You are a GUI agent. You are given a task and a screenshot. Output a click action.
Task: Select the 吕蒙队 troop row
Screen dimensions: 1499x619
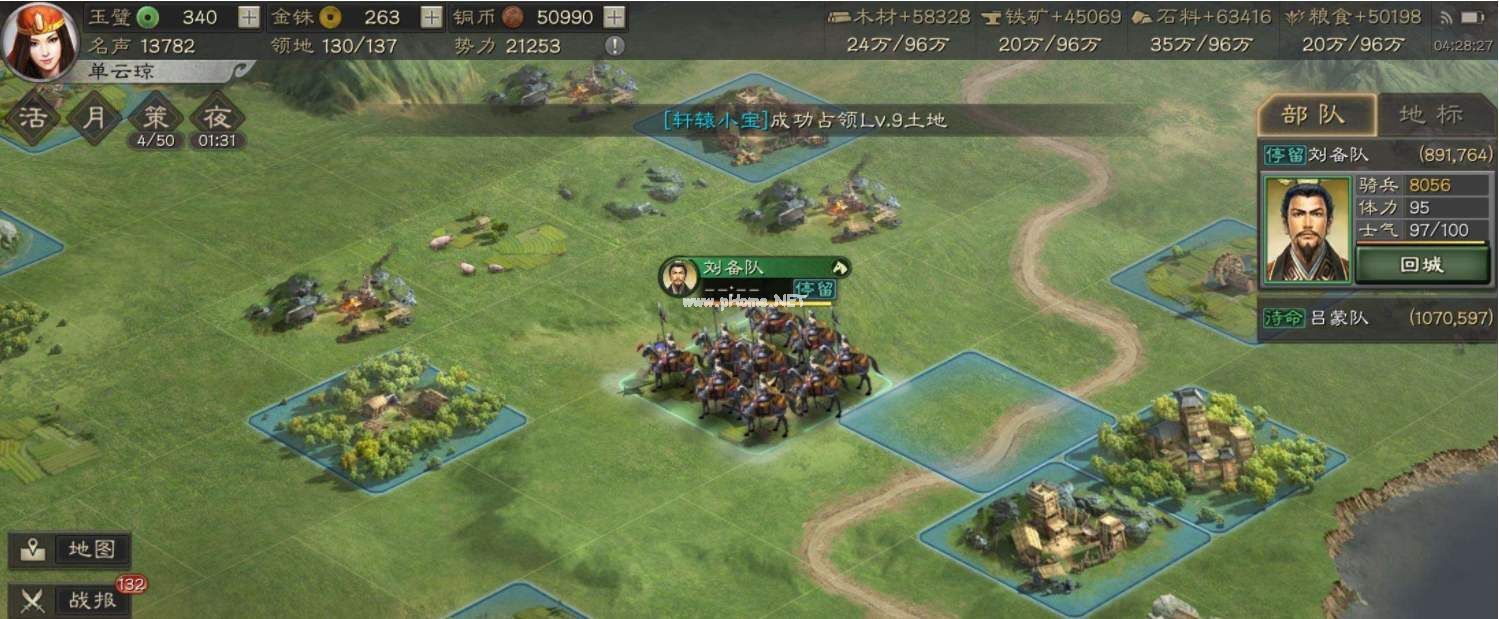pyautogui.click(x=1377, y=319)
